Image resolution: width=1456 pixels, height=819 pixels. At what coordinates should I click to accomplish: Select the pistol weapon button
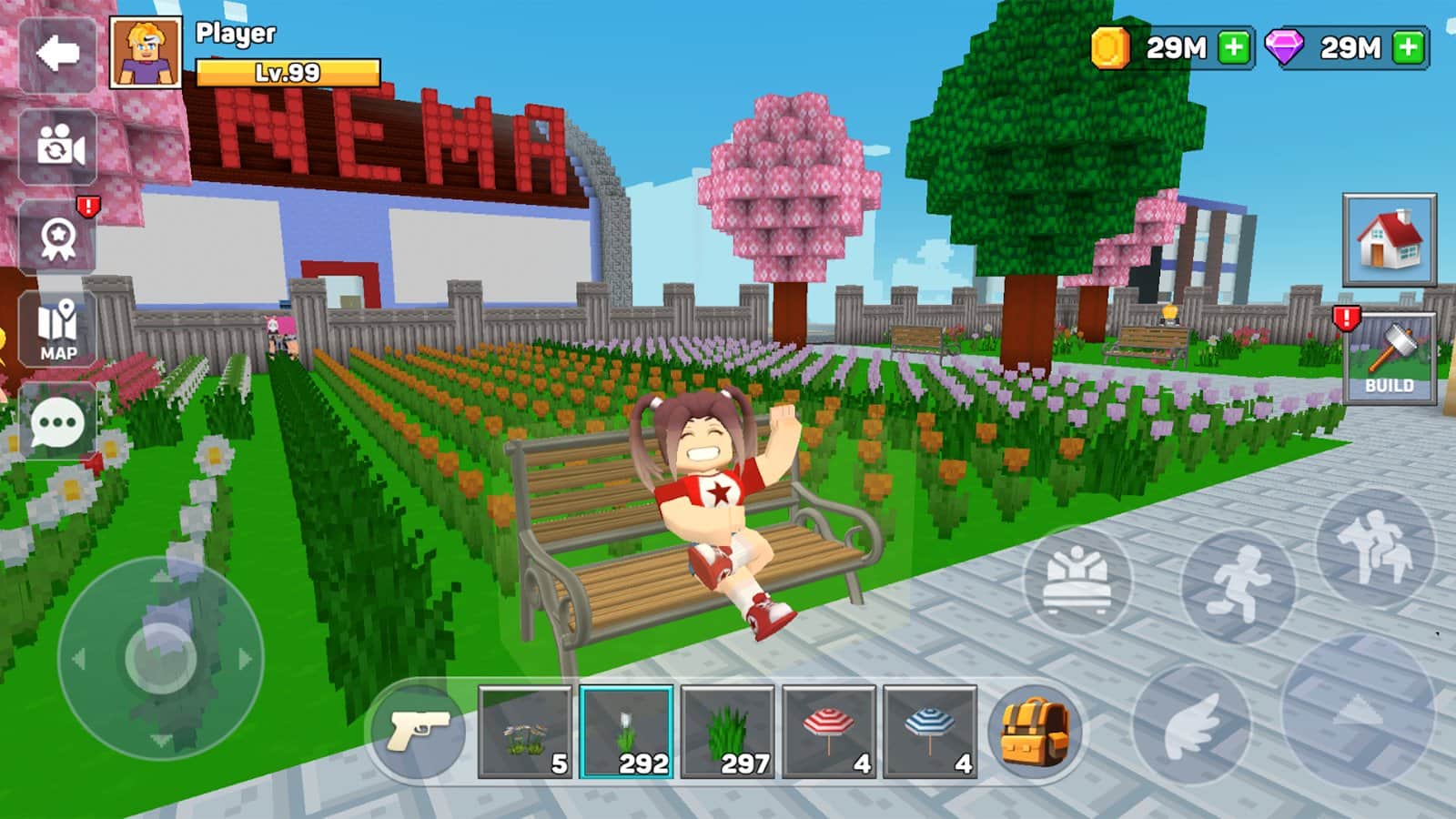point(419,731)
